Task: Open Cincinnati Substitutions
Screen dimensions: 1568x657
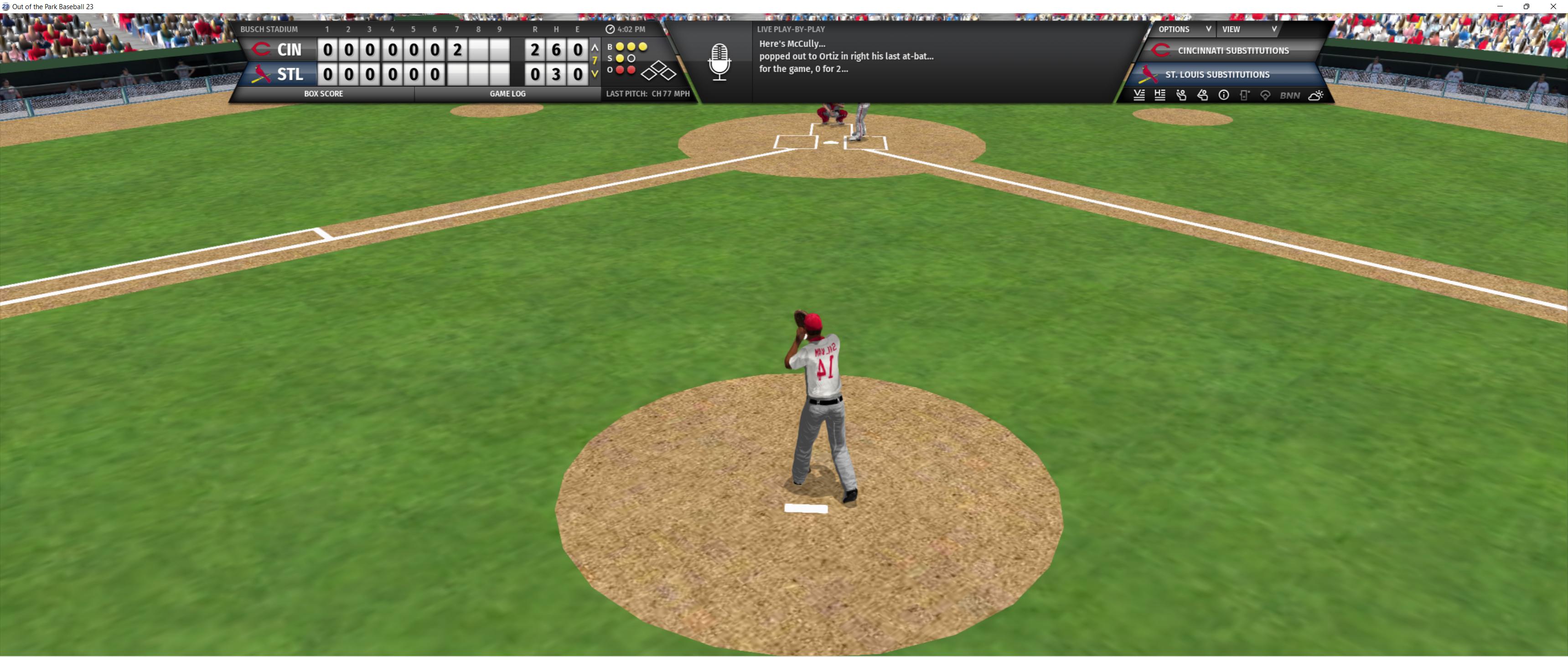Action: (x=1232, y=51)
